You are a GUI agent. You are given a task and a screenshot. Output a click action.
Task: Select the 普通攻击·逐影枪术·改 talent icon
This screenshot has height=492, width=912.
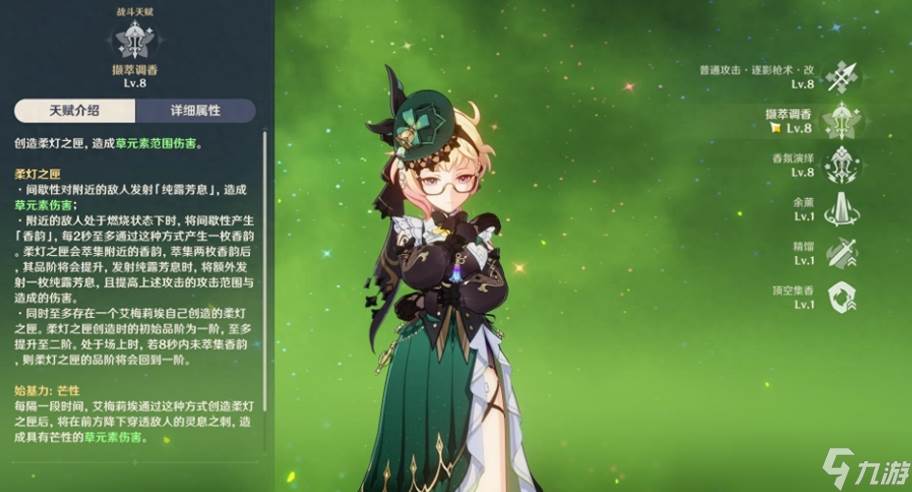(842, 77)
